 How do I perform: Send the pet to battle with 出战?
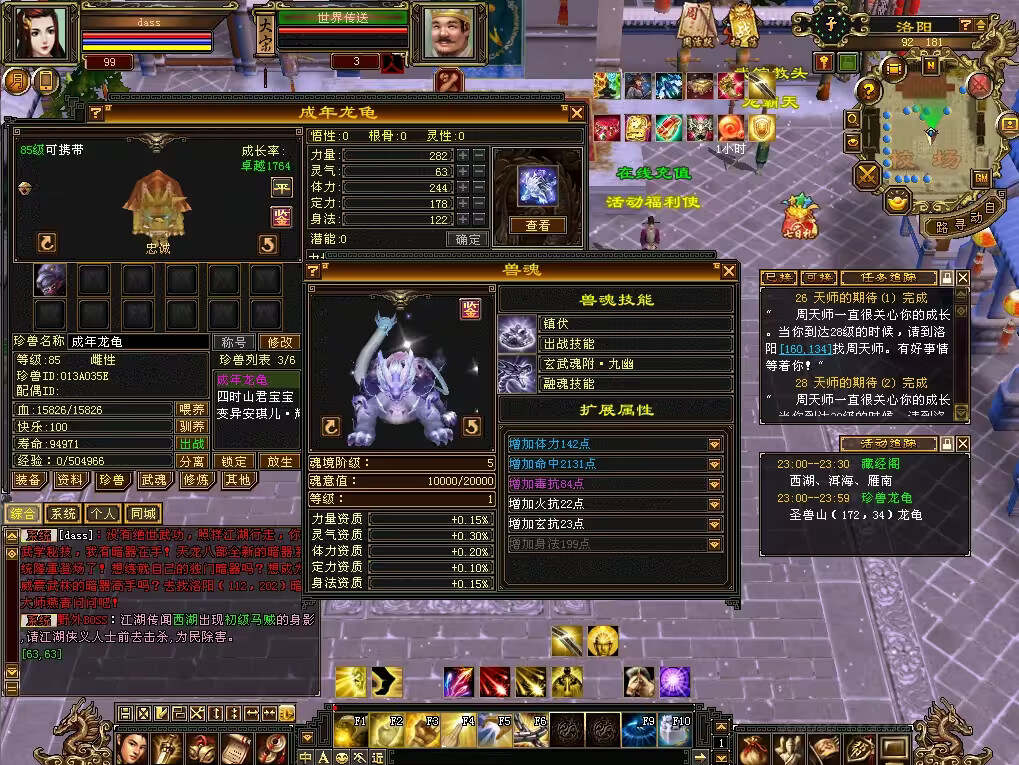[x=192, y=444]
